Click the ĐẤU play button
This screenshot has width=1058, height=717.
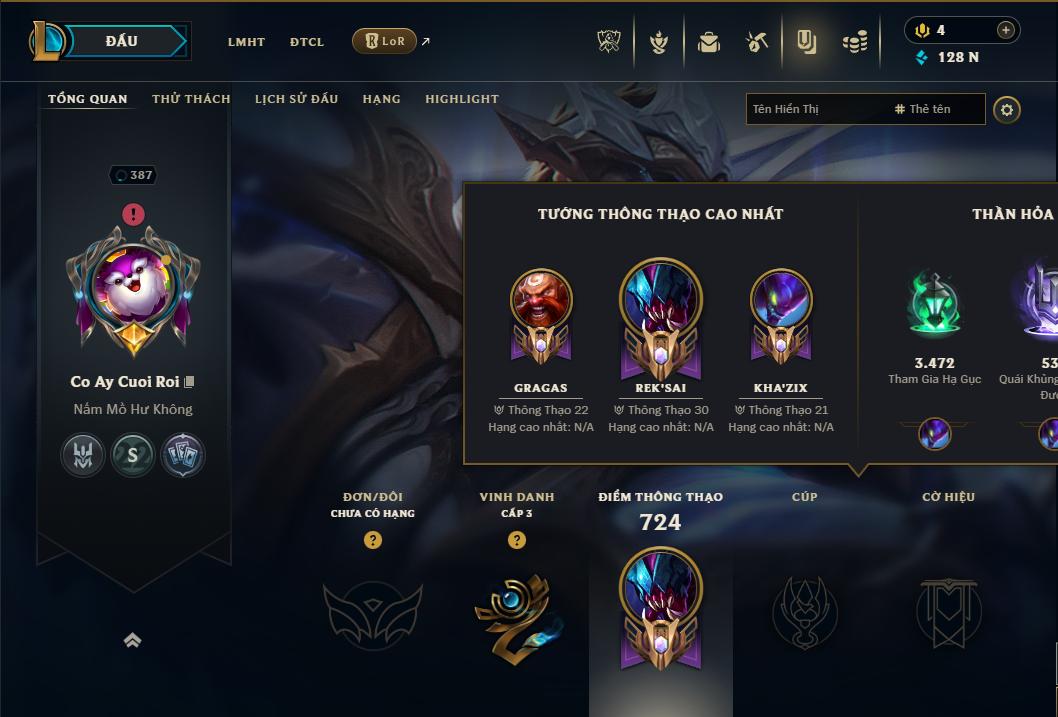tap(121, 41)
